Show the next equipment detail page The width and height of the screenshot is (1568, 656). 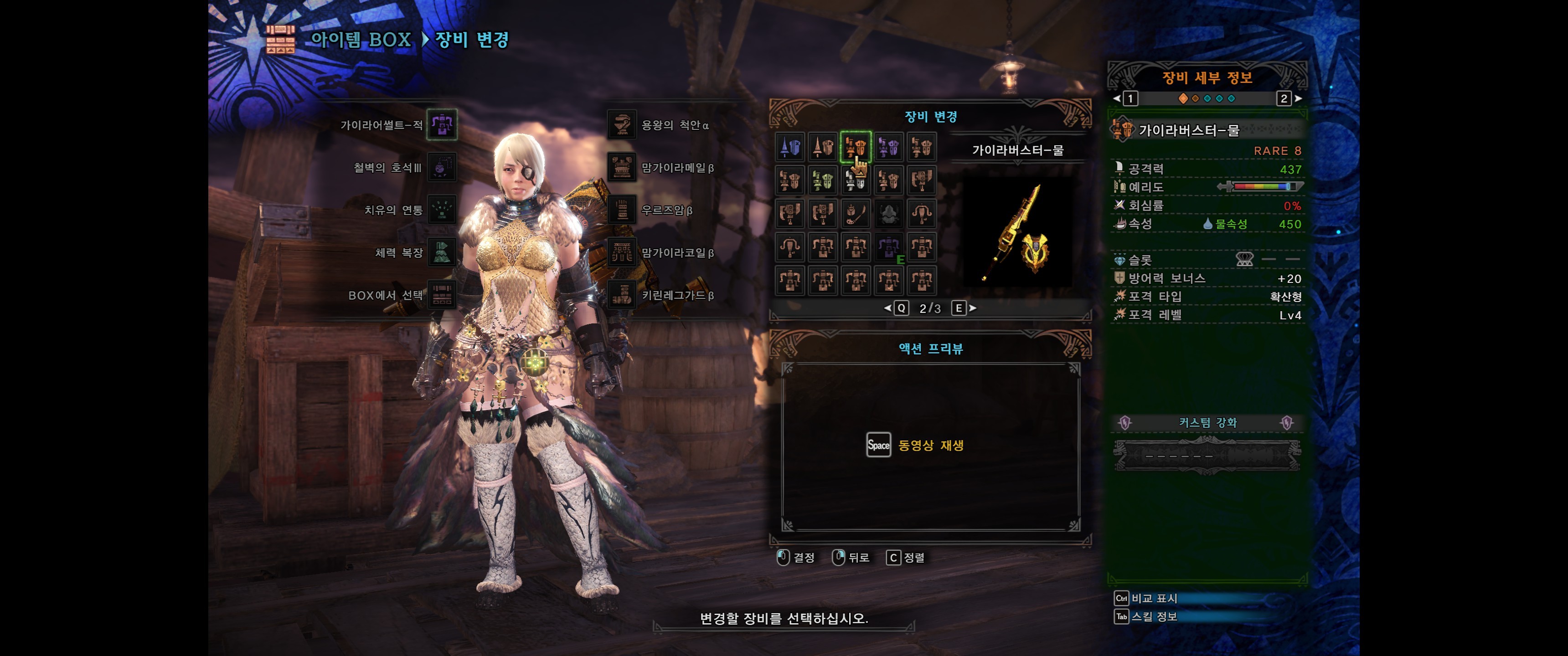click(x=1298, y=98)
